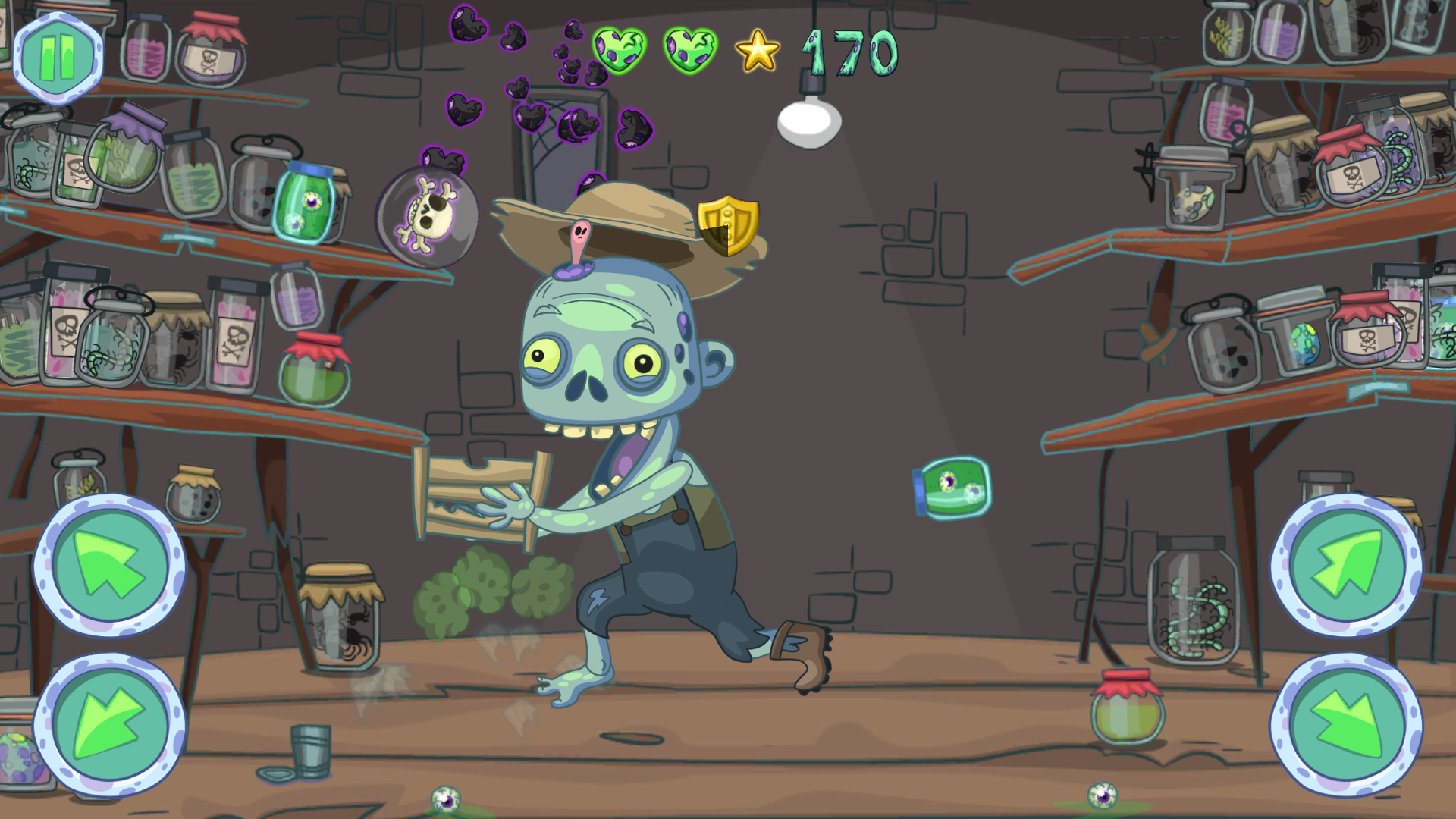Select the gold star score icon

pyautogui.click(x=756, y=52)
